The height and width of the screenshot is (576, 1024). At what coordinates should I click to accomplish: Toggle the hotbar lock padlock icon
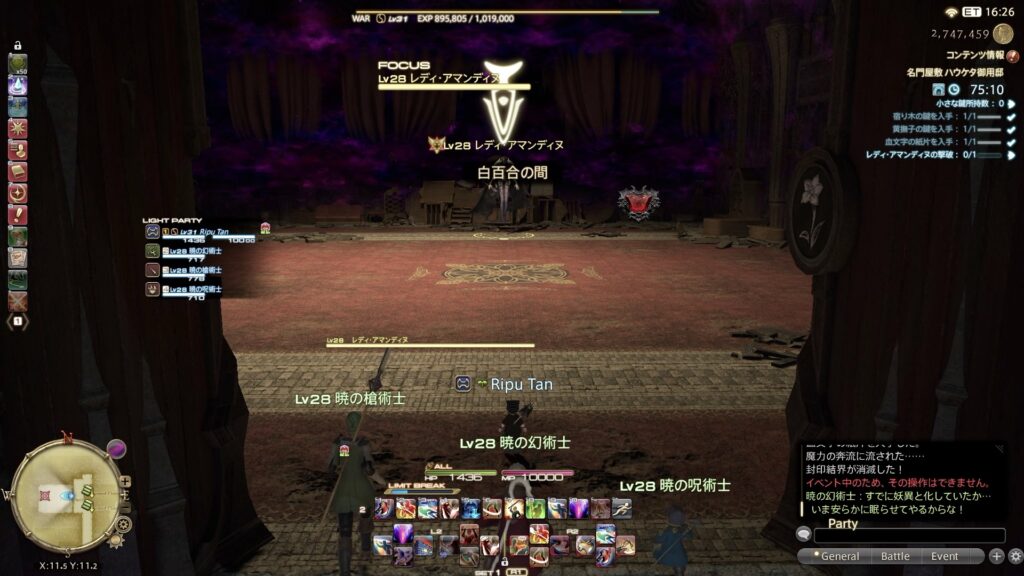pyautogui.click(x=18, y=45)
